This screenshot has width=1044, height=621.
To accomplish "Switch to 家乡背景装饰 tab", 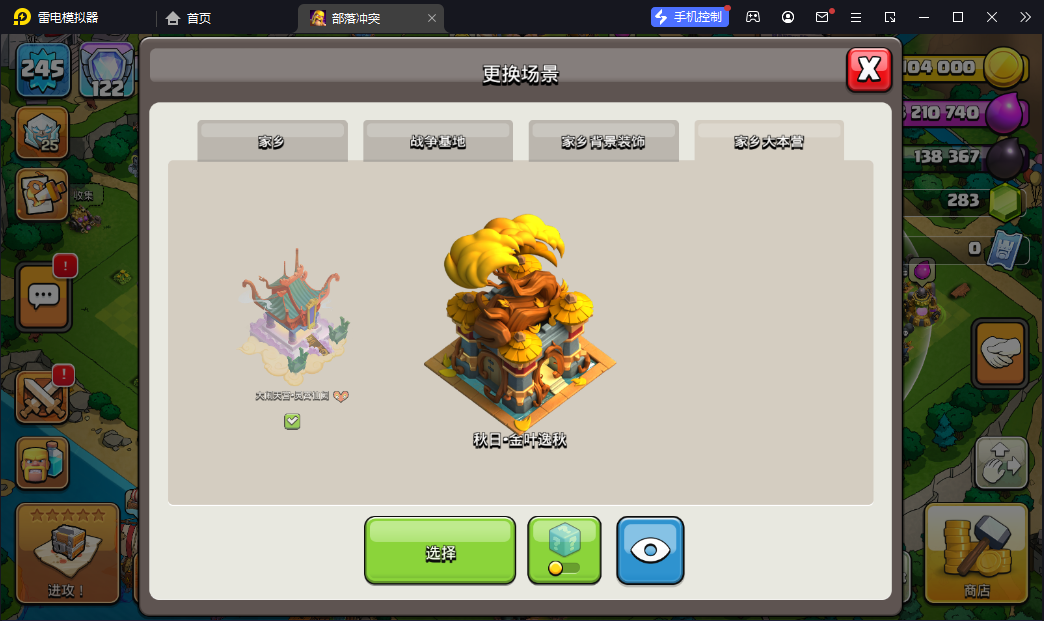I will 603,141.
